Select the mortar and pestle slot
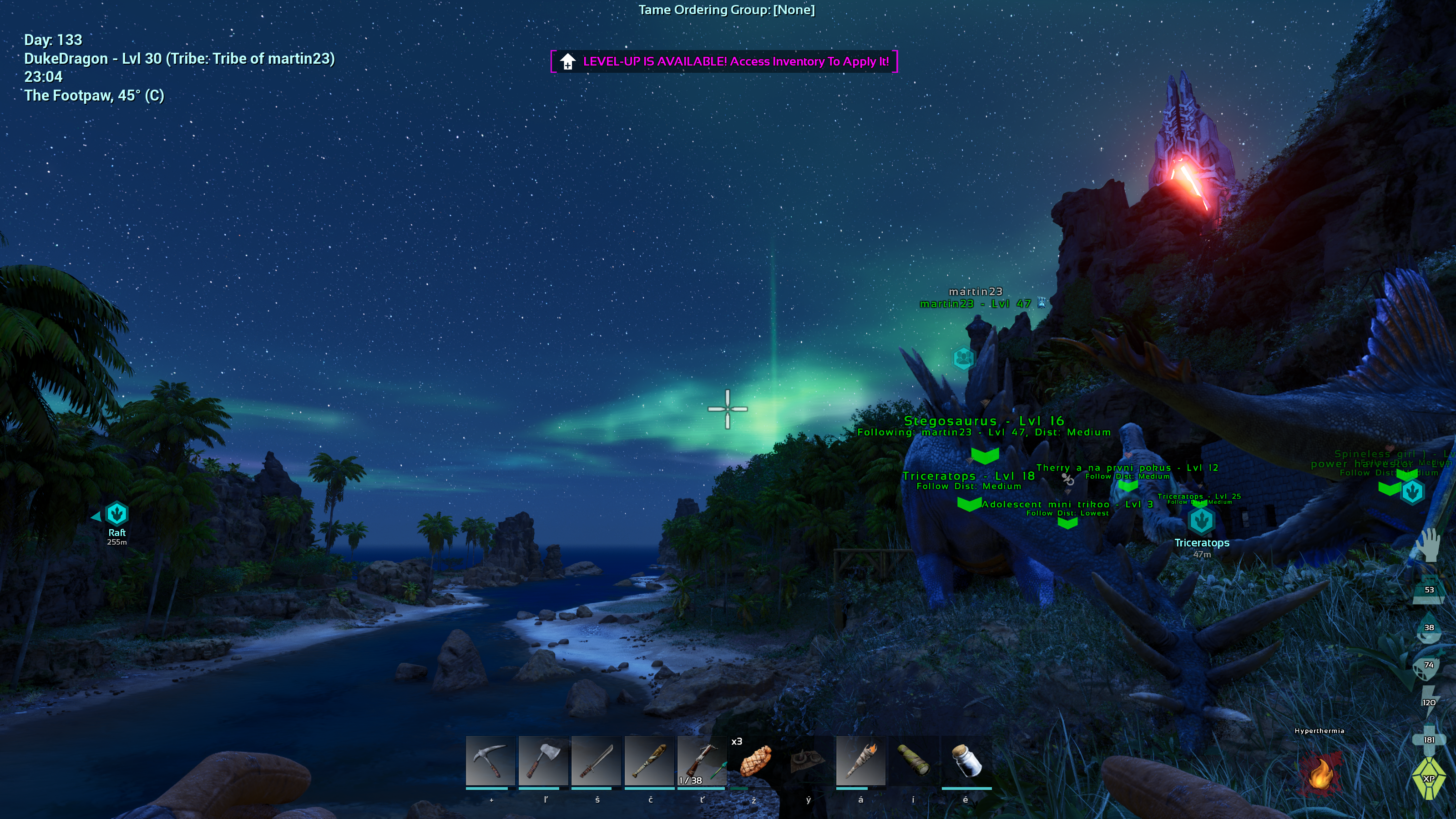This screenshot has height=819, width=1456. [807, 761]
